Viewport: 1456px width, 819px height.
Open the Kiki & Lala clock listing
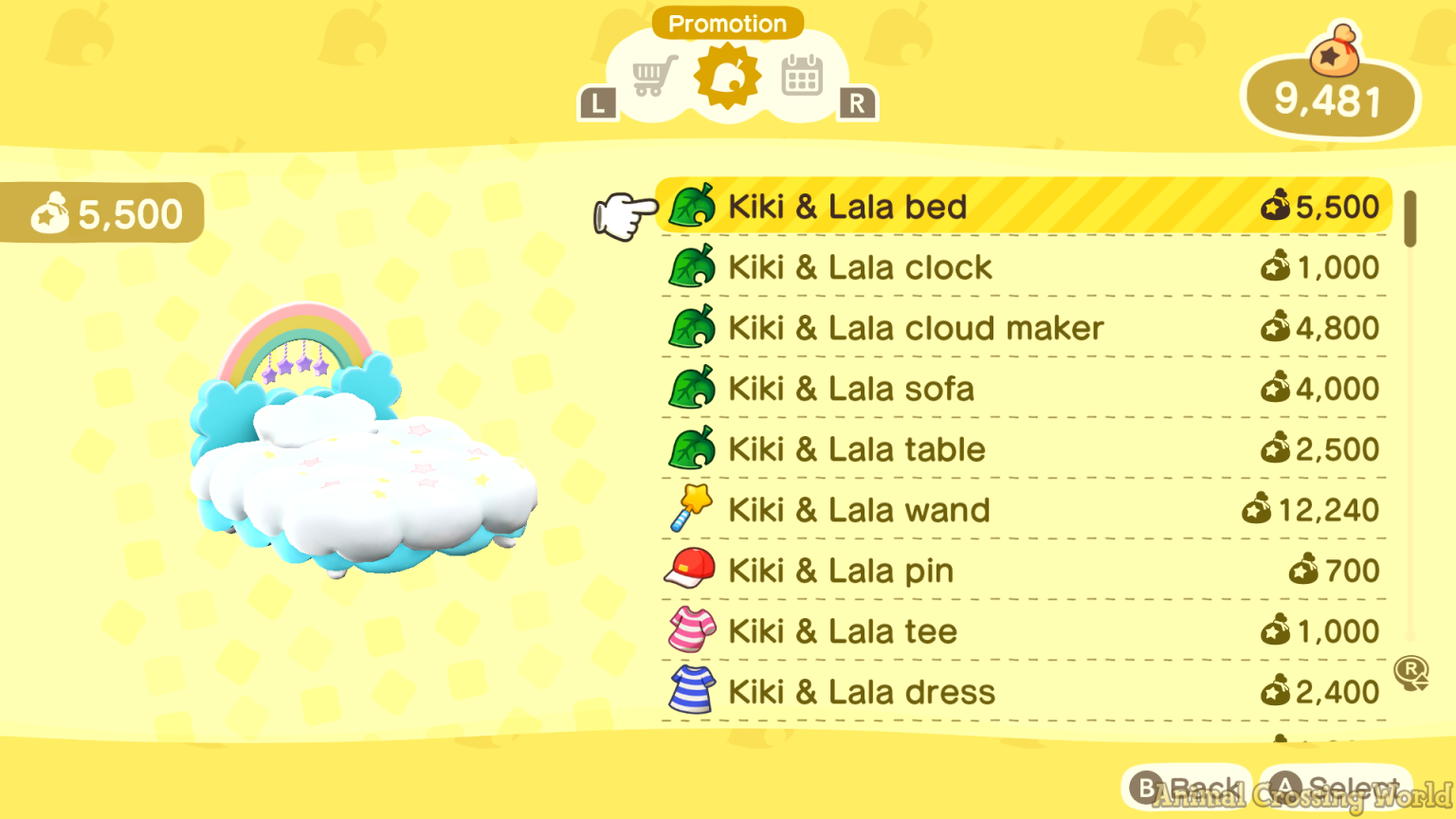point(948,267)
